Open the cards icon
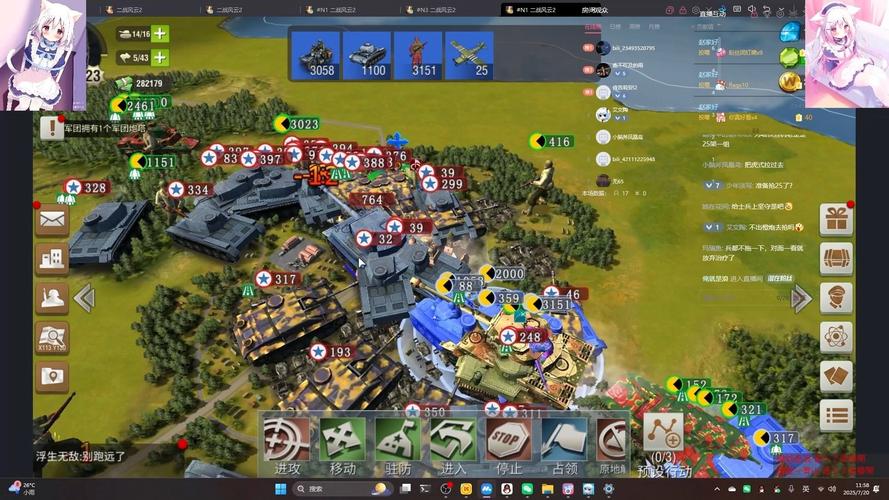 click(836, 376)
